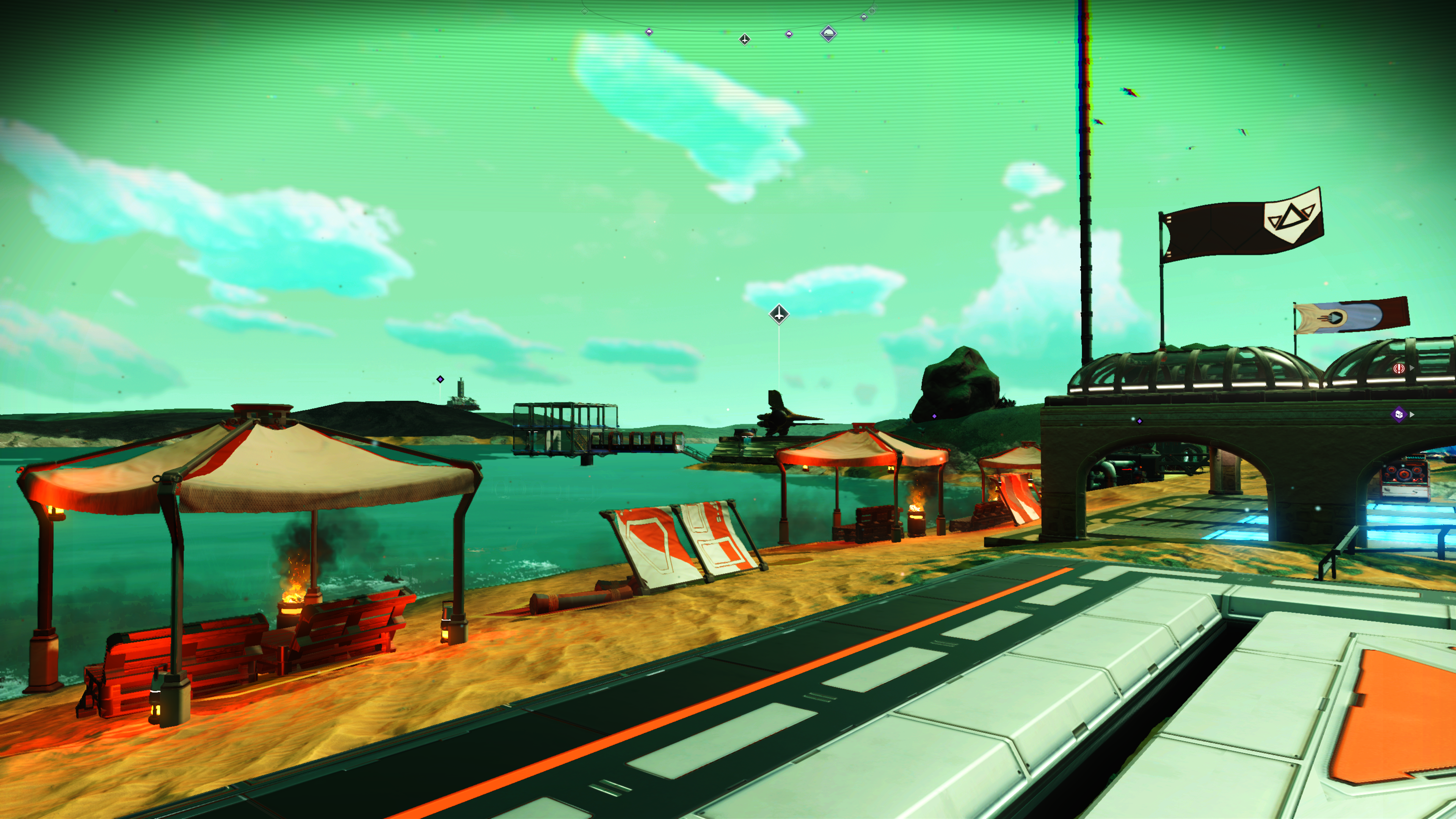Screen dimensions: 1456x819
Task: Select the starship waypoint marker over the landing pad
Action: point(779,314)
